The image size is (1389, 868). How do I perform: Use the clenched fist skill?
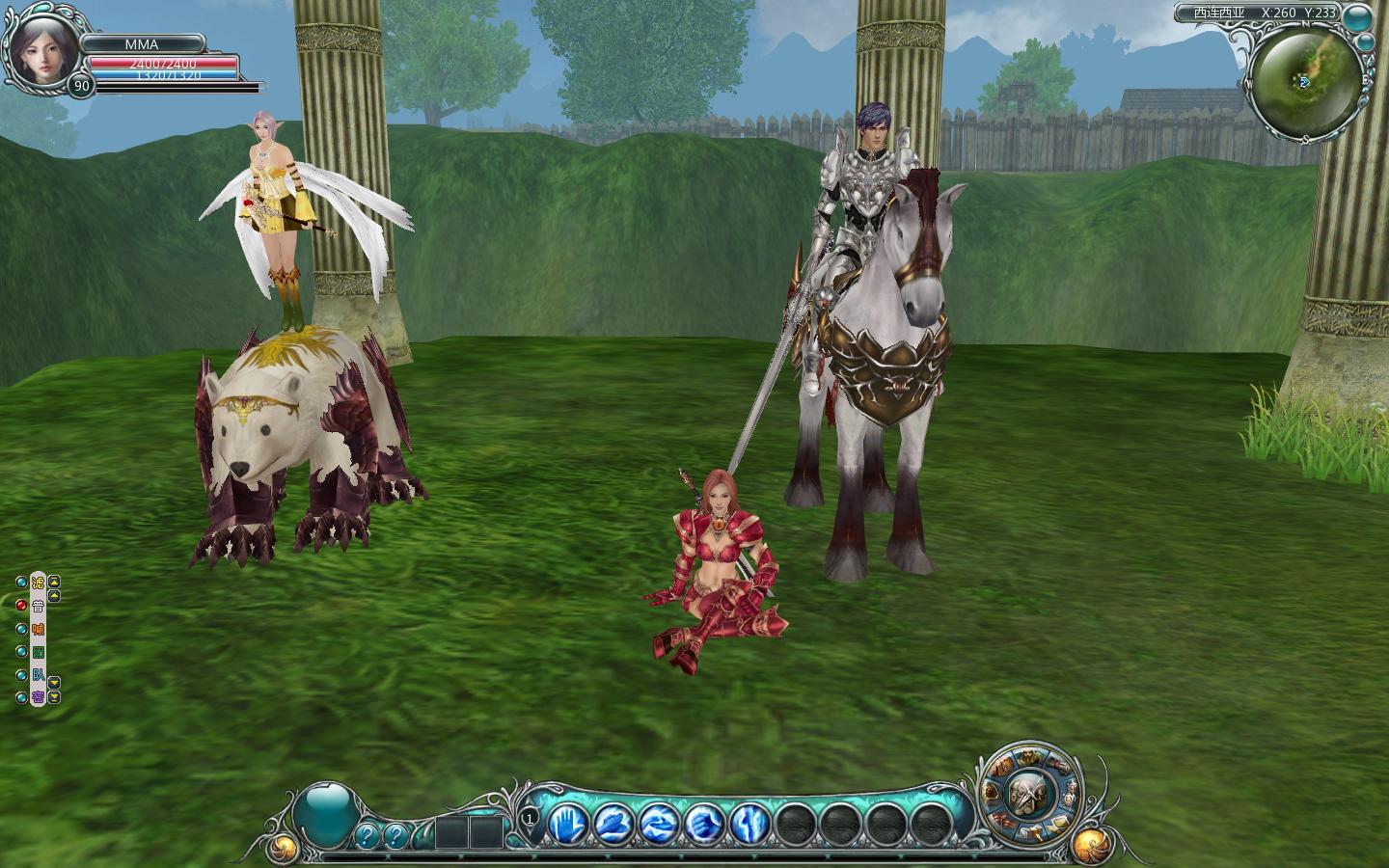coord(703,824)
